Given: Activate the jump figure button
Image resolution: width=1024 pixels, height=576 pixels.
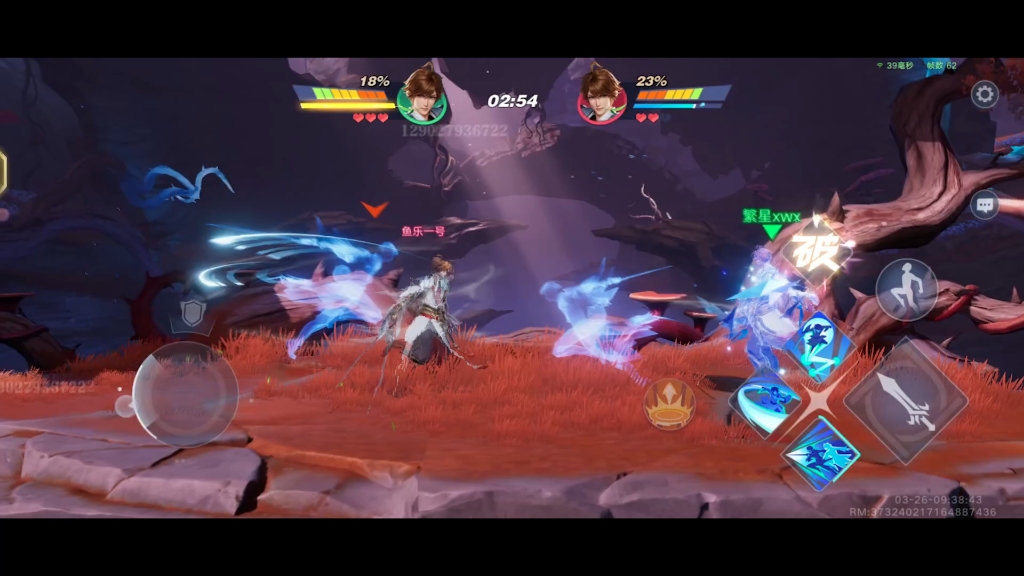Looking at the screenshot, I should click(x=906, y=290).
